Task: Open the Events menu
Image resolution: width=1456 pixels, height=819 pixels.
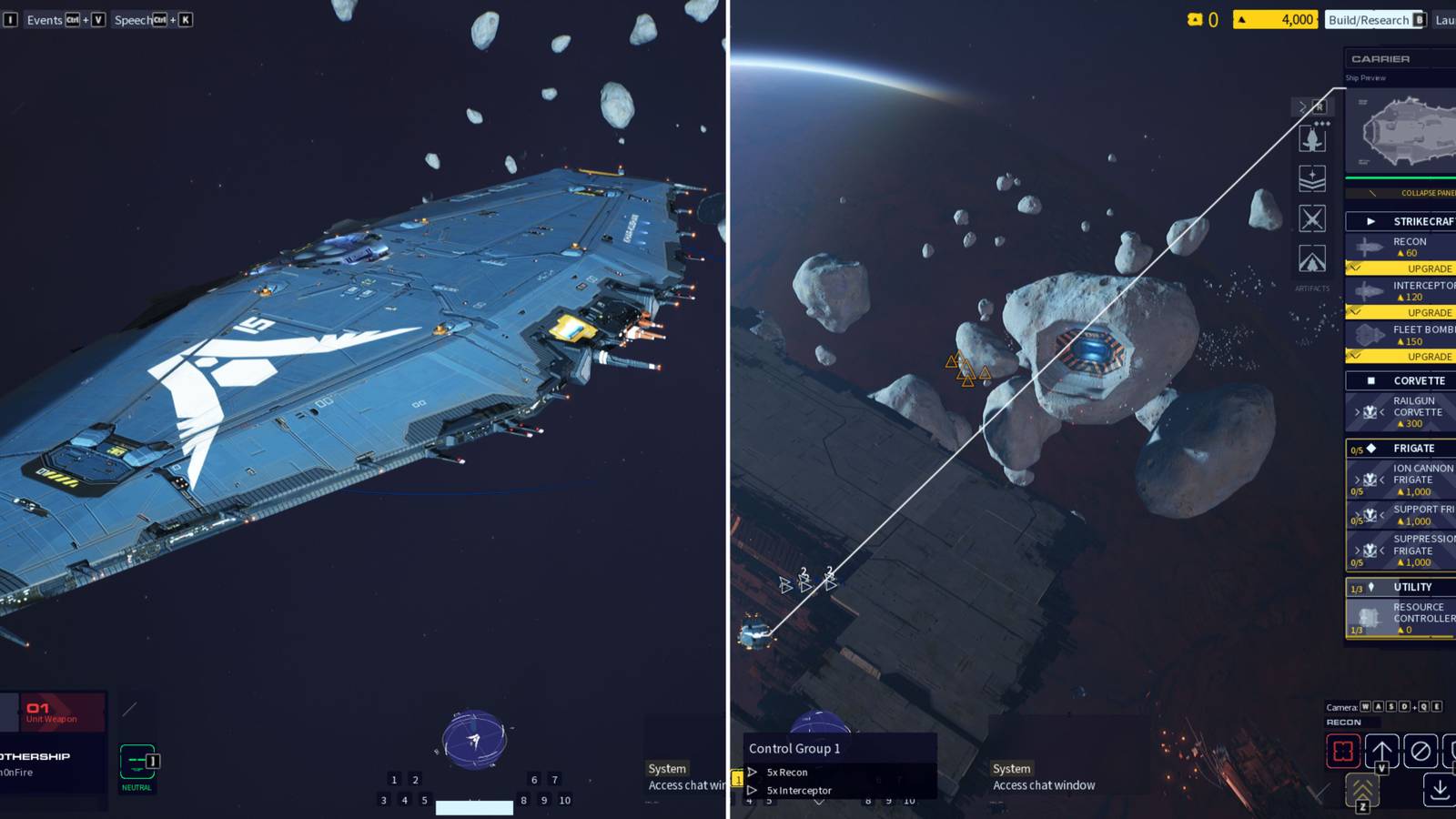Action: point(44,19)
